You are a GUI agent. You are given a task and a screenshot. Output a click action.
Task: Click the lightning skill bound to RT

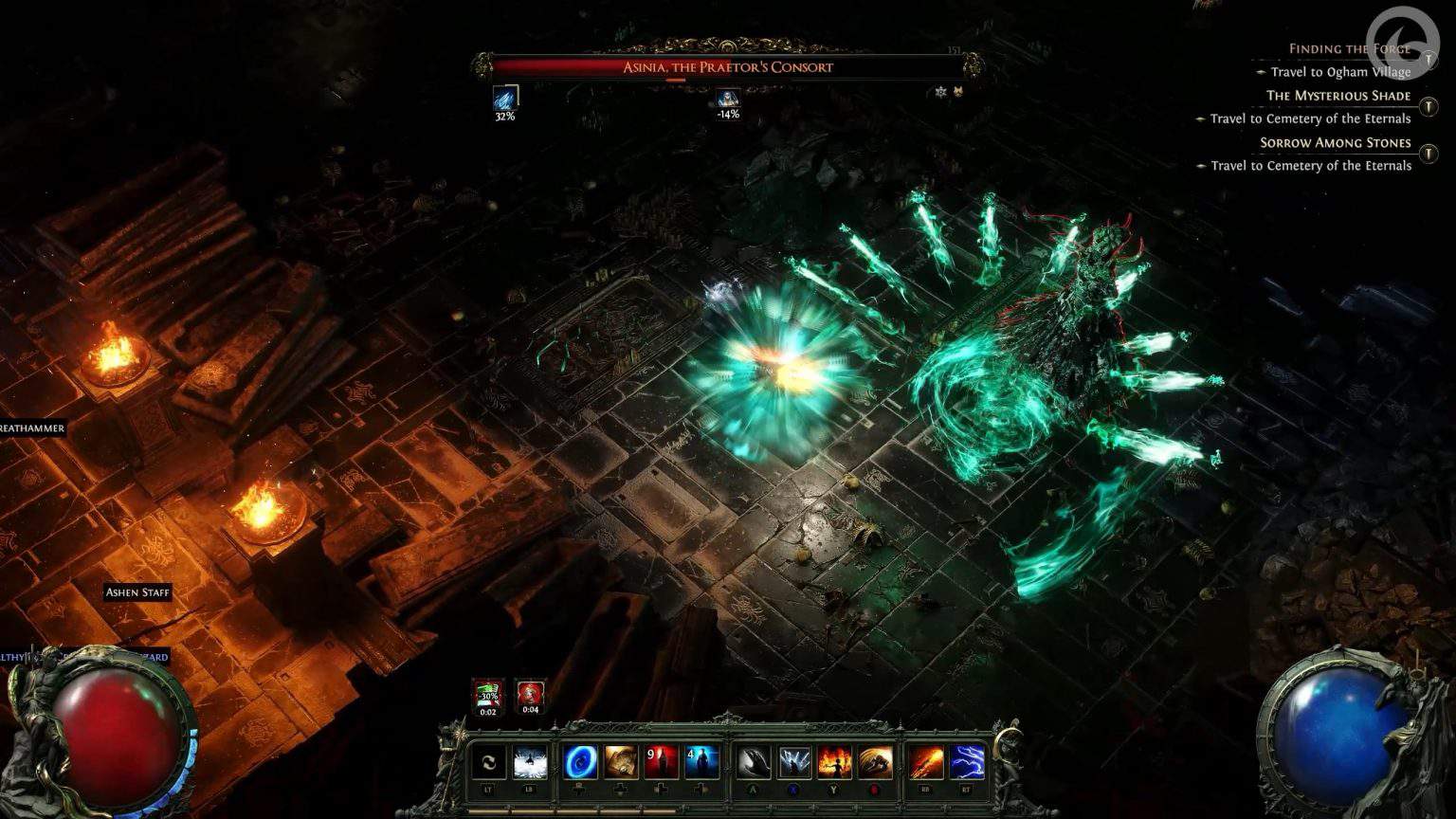968,763
